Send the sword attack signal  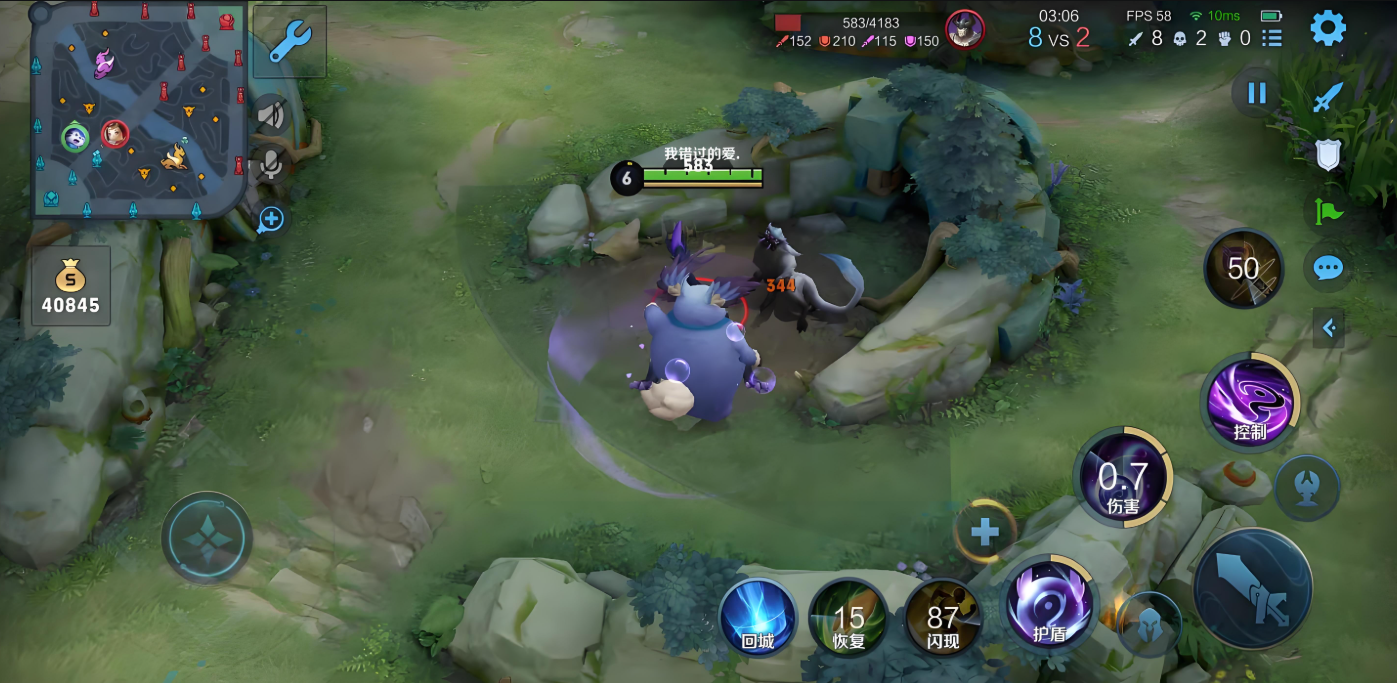1327,98
